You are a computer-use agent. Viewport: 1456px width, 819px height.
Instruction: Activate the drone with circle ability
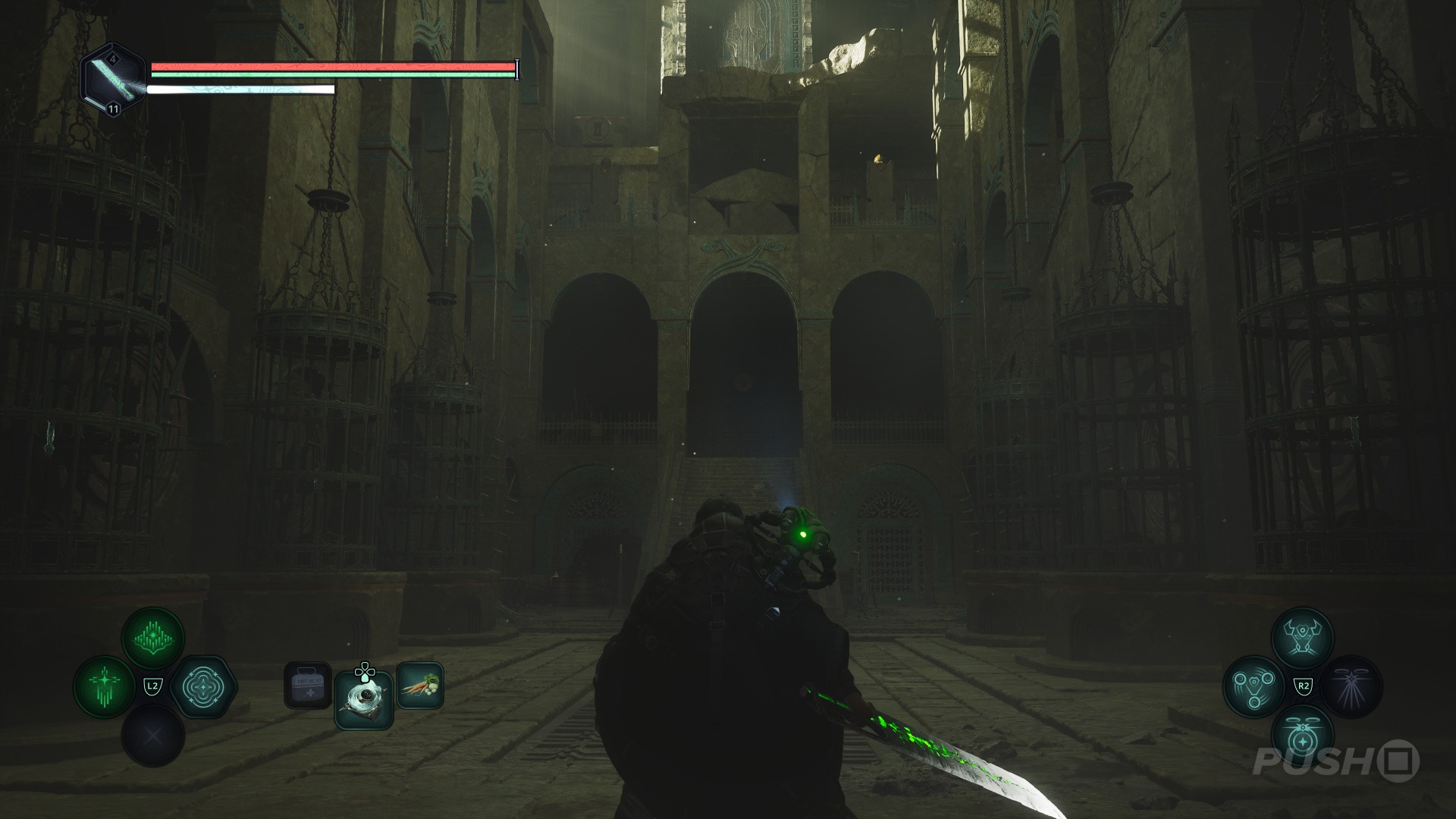(x=1303, y=736)
